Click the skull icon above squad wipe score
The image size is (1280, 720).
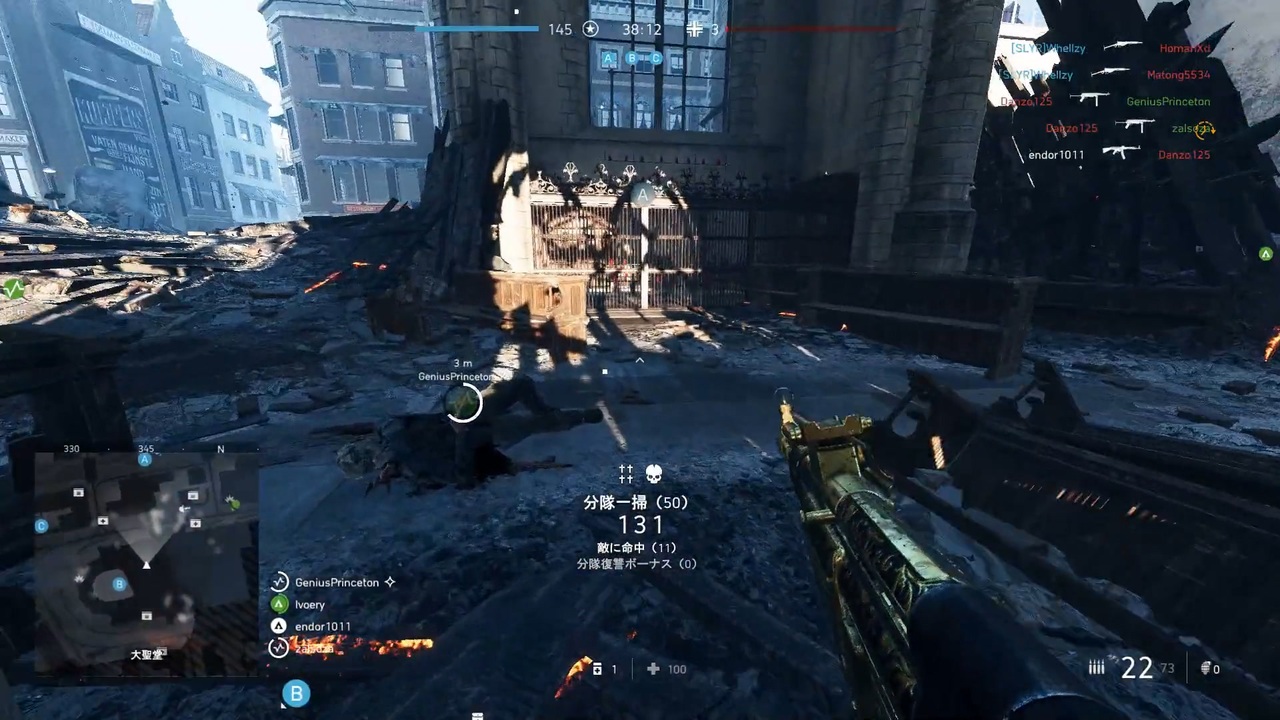[654, 472]
